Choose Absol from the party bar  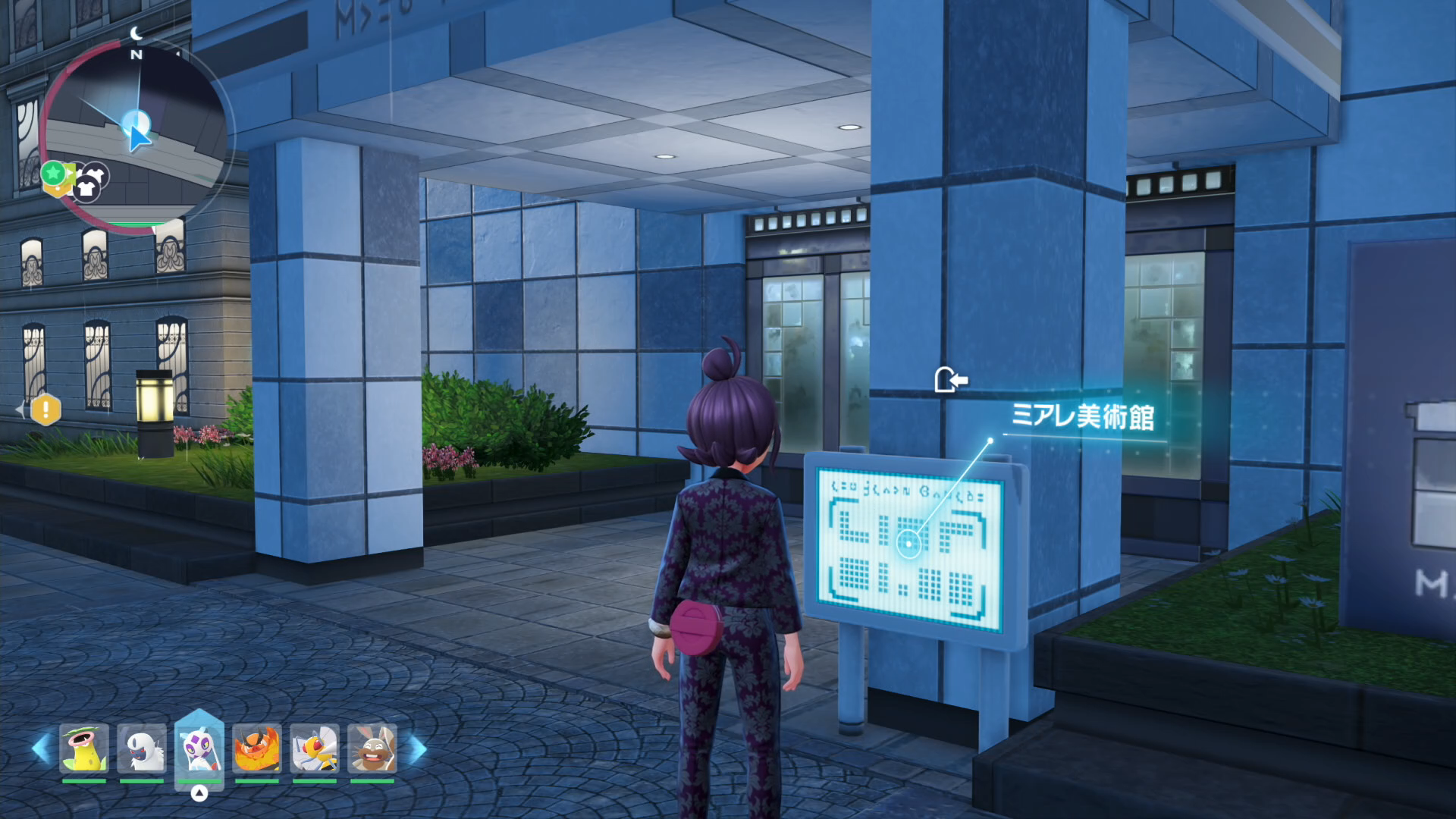point(142,748)
